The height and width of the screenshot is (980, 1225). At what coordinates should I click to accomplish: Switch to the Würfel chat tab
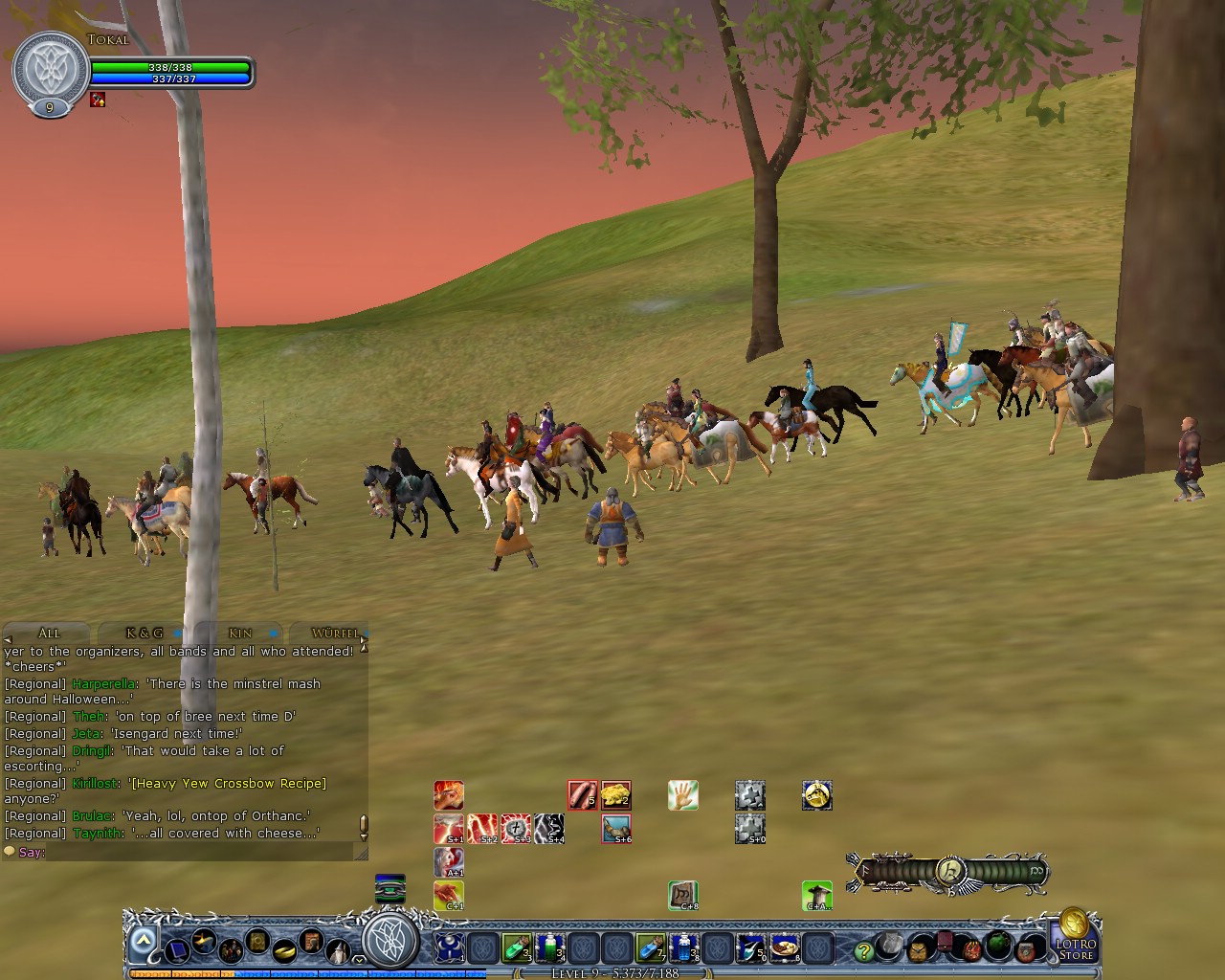(334, 634)
